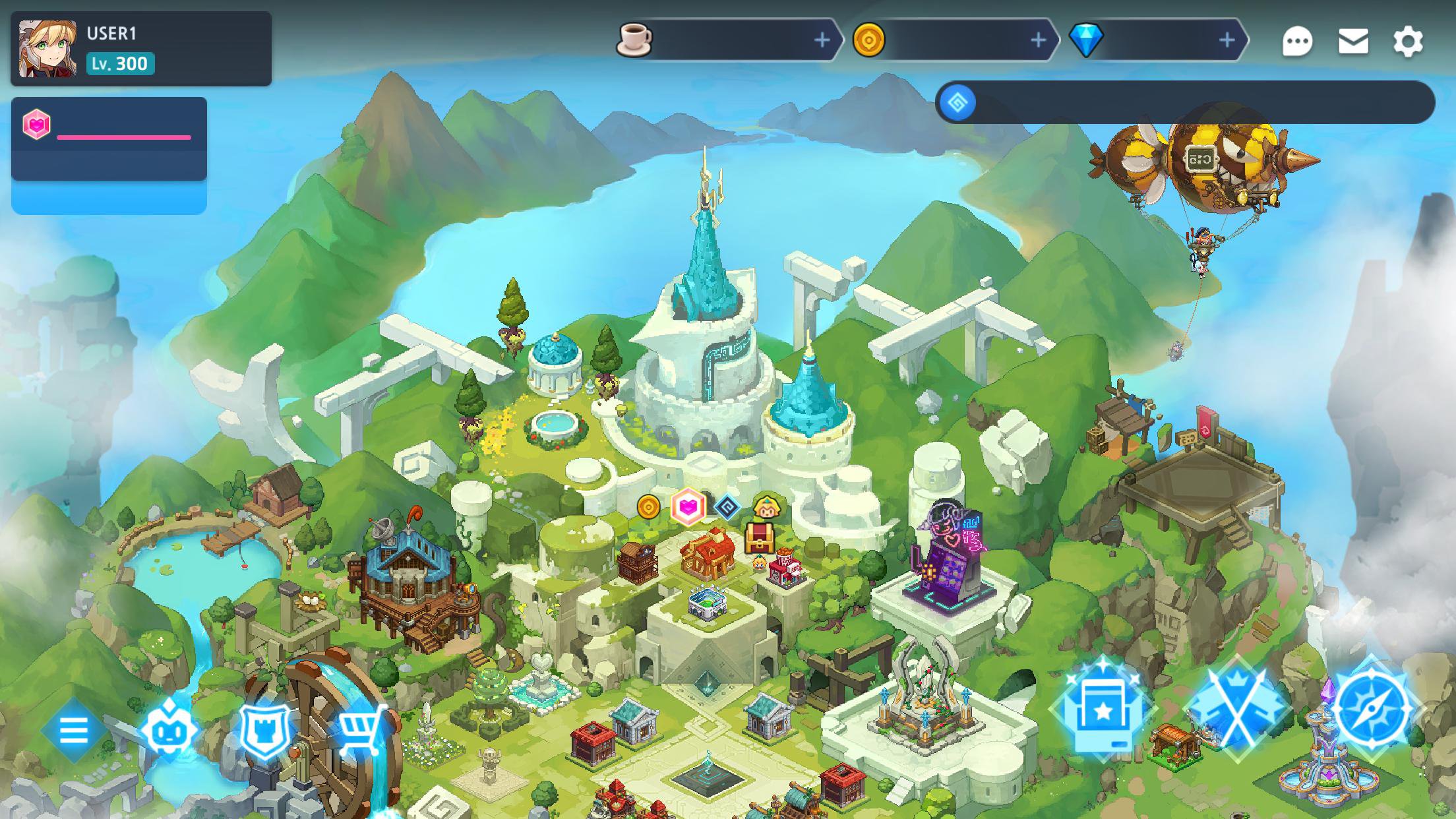Open the castle shield guild button
The height and width of the screenshot is (819, 1456).
(x=265, y=730)
